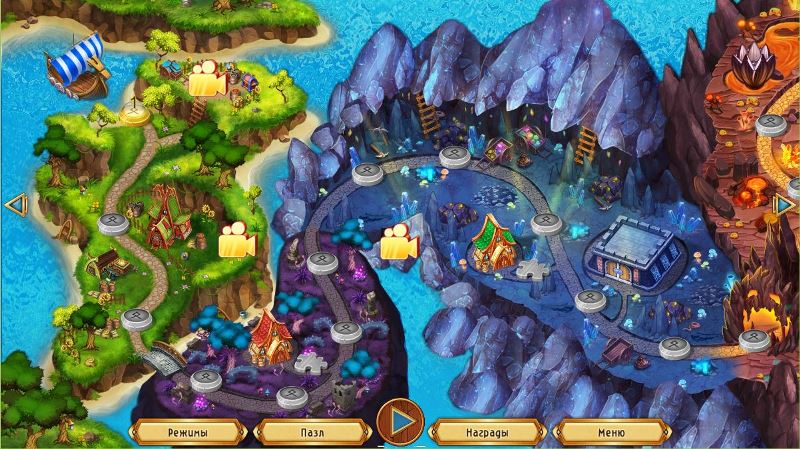Select the camera icon nearest the Viking ship

pos(205,81)
